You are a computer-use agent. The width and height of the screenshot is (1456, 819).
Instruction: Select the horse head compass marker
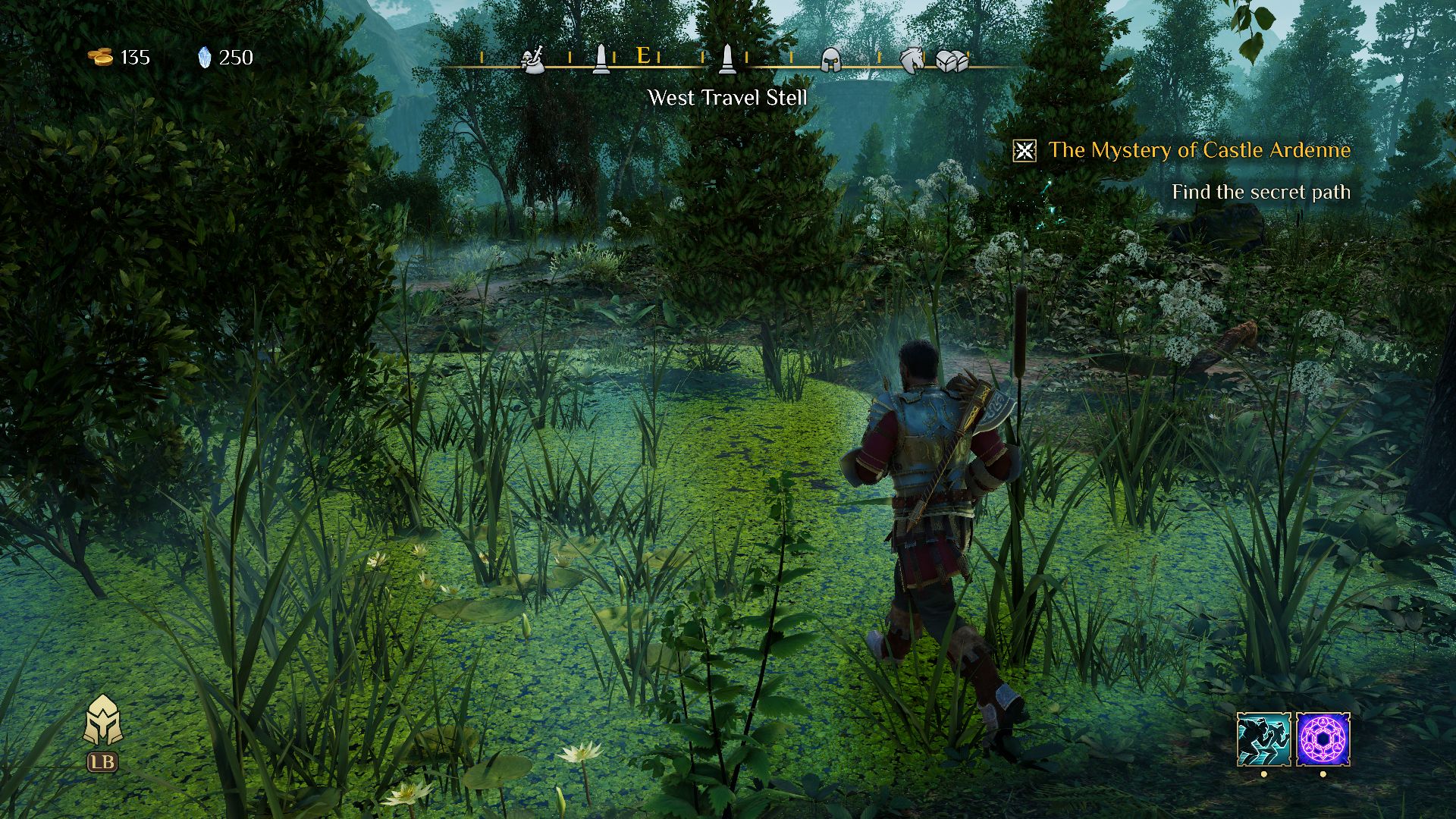coord(912,59)
